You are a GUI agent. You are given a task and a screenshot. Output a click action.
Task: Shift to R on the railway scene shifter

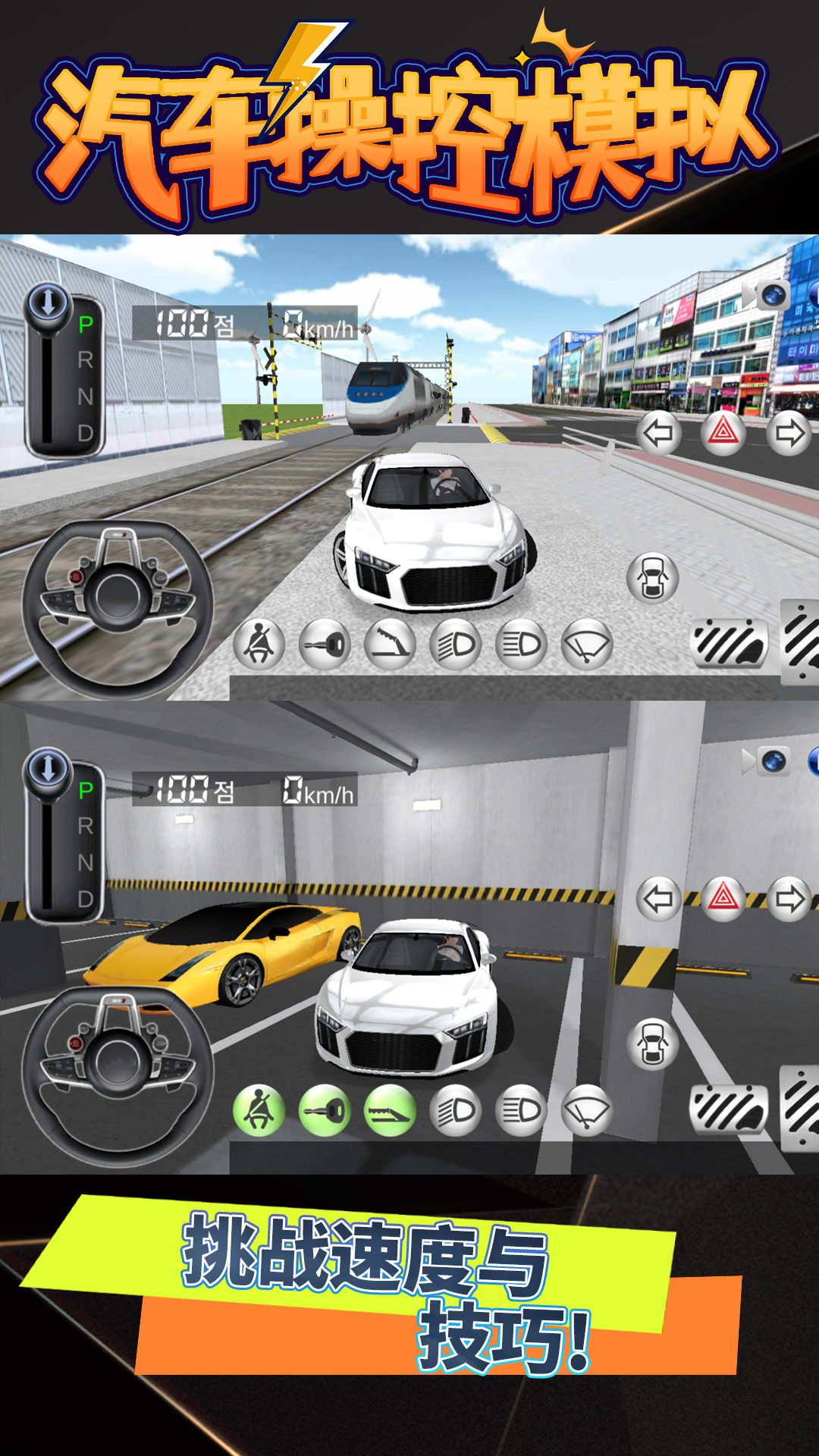click(86, 360)
